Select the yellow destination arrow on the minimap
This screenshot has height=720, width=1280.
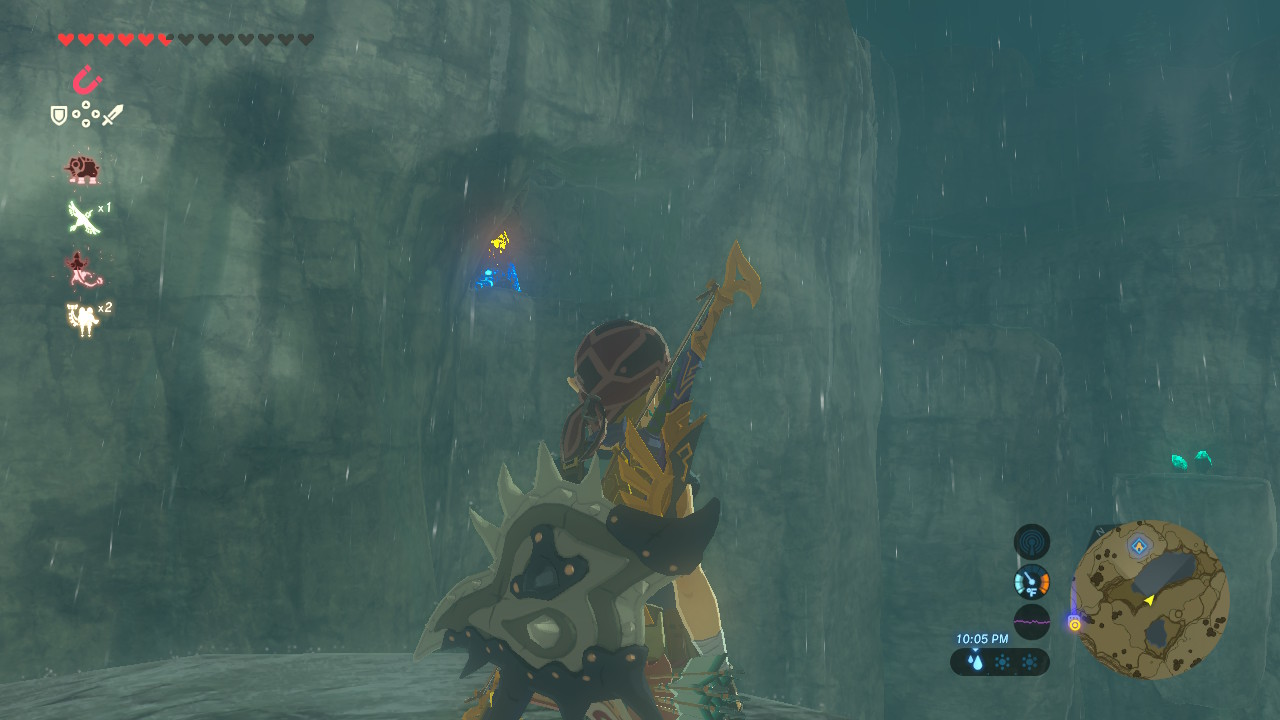pyautogui.click(x=1150, y=601)
